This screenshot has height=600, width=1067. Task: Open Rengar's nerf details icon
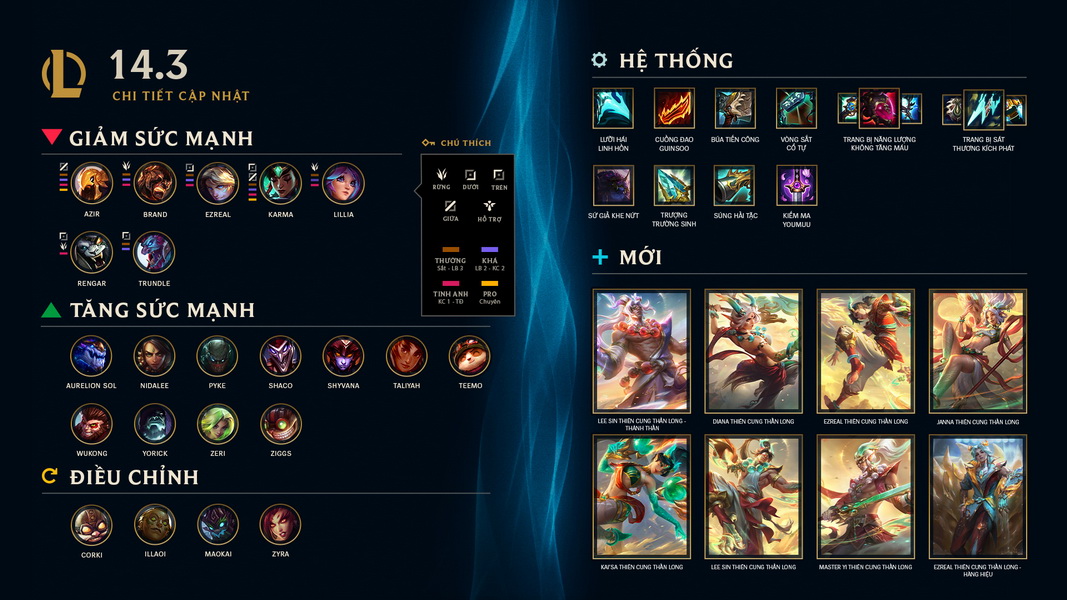click(x=92, y=253)
